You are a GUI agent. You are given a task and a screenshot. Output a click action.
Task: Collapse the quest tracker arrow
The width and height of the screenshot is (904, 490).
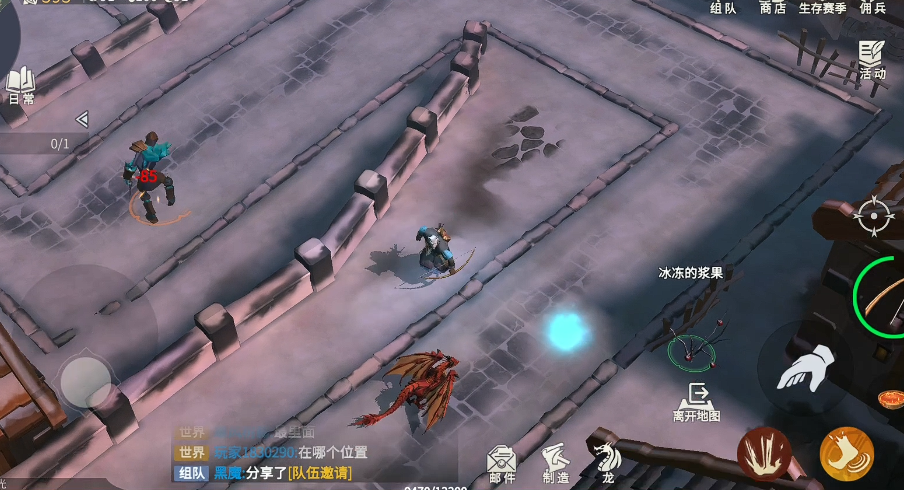(x=82, y=120)
